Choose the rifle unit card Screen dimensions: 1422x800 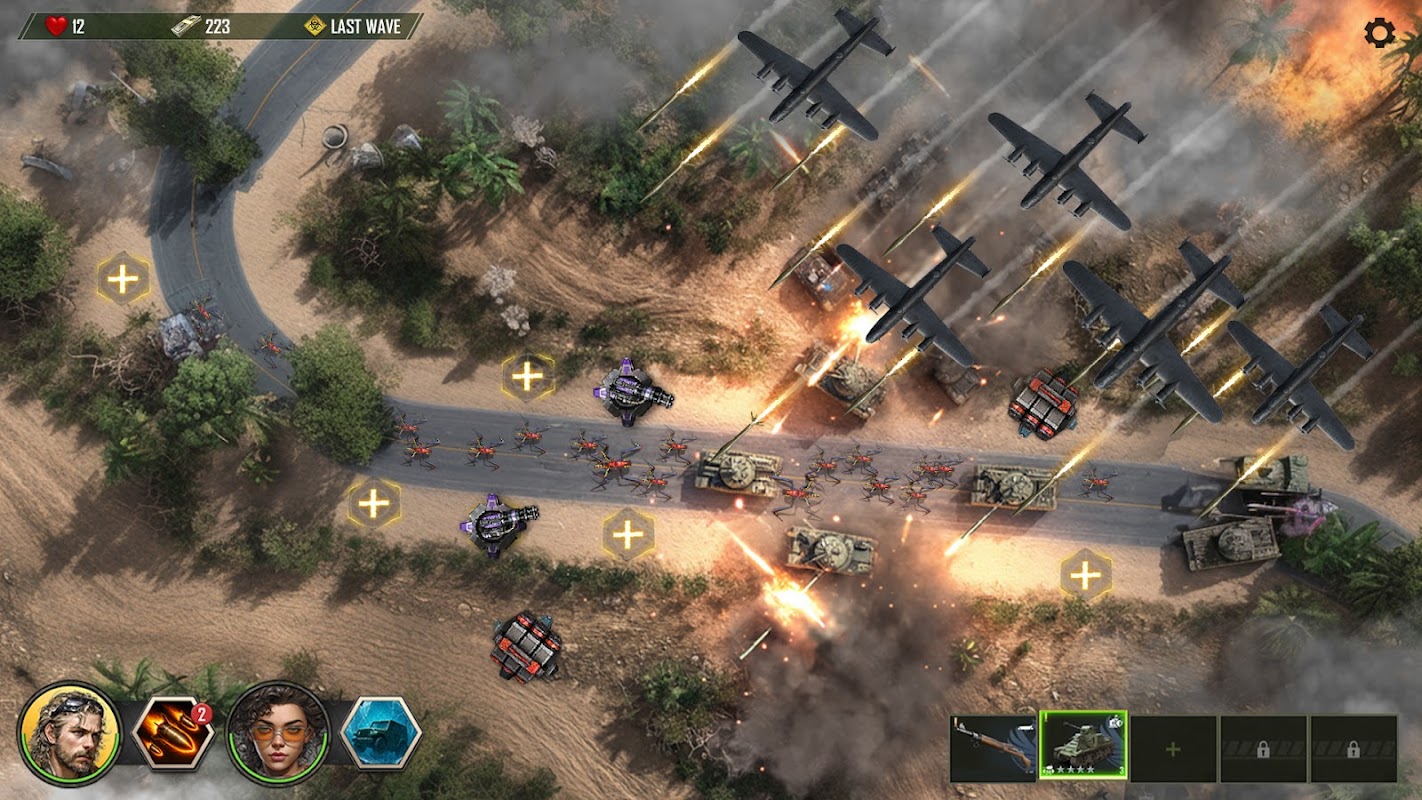pos(993,748)
